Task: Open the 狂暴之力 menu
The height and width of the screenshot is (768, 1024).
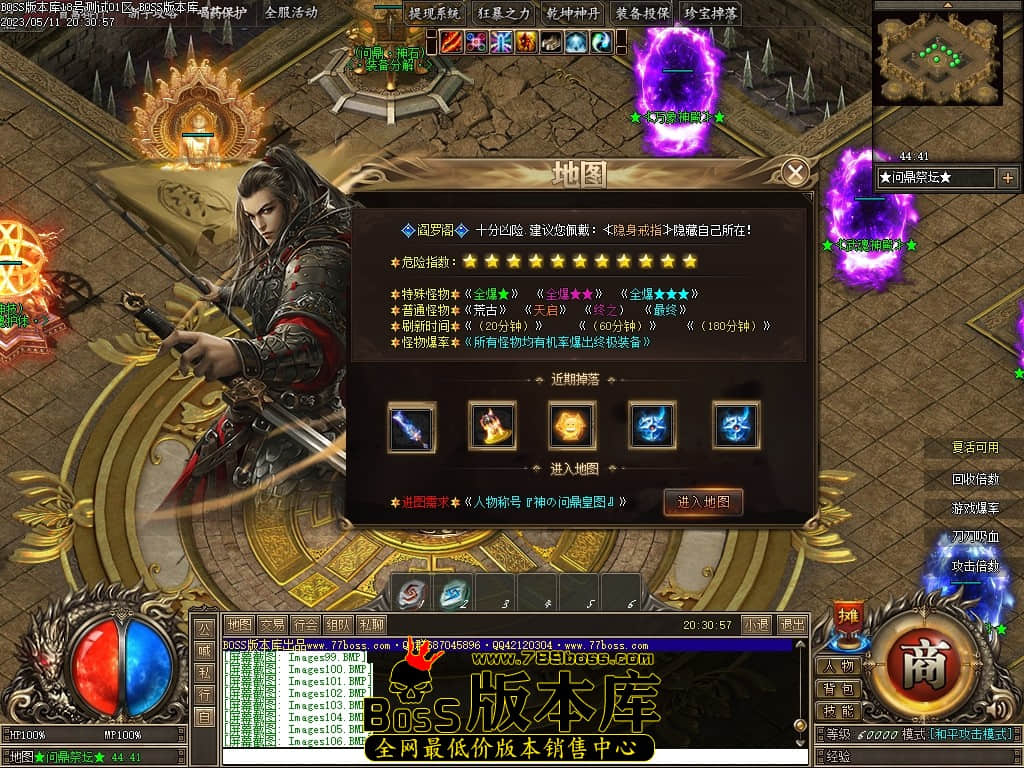Action: [505, 14]
